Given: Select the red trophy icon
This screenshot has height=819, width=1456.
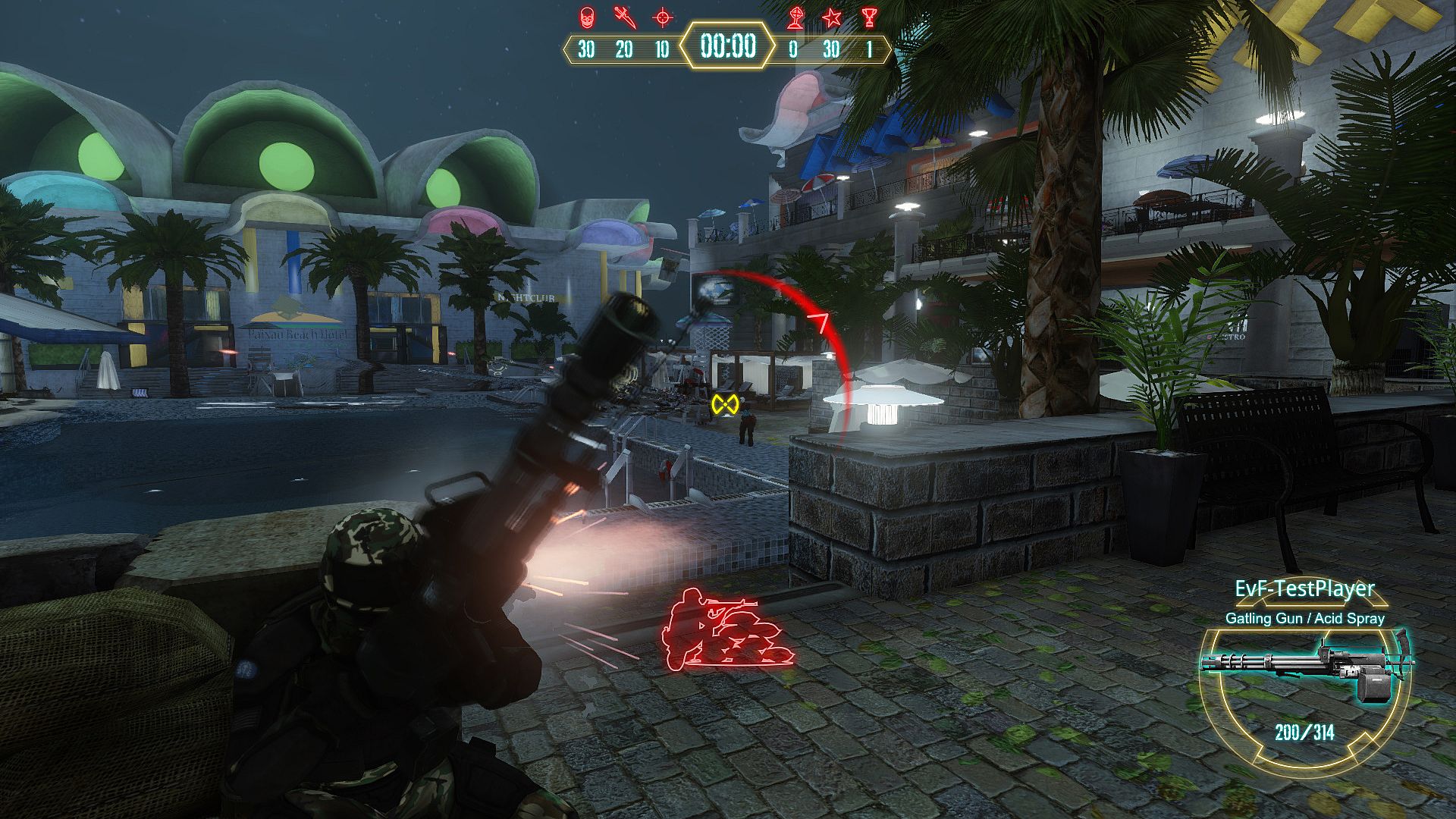Looking at the screenshot, I should [x=869, y=17].
